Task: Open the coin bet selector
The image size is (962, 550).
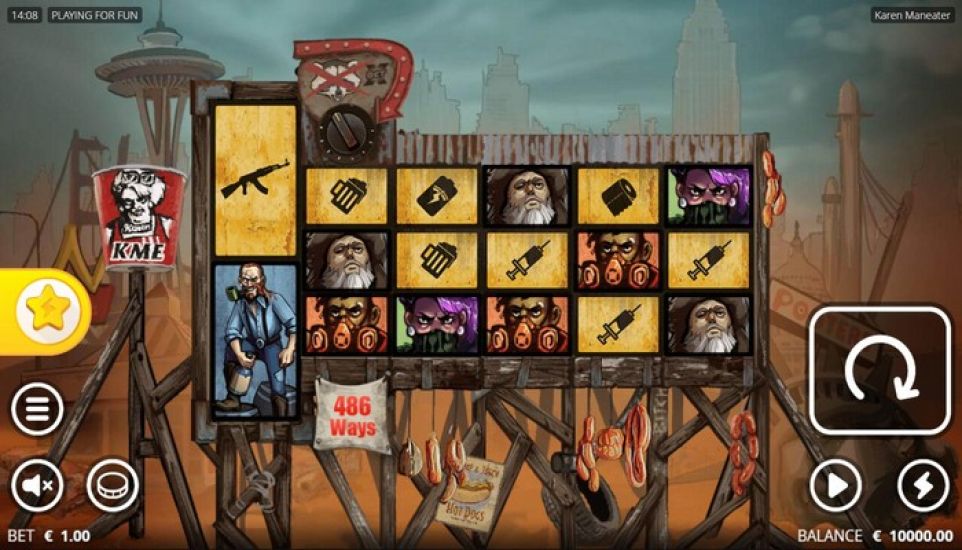Action: coord(112,487)
